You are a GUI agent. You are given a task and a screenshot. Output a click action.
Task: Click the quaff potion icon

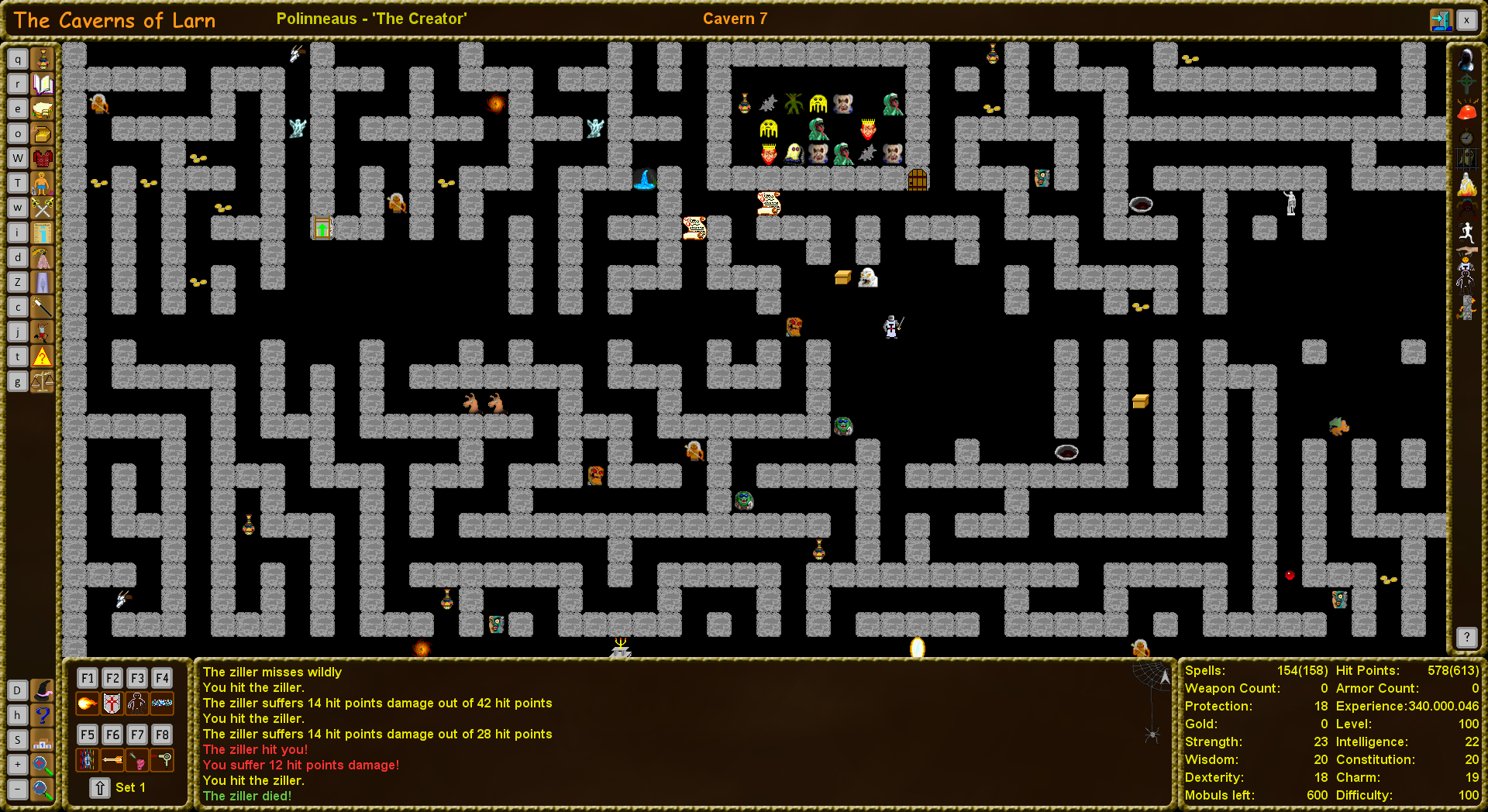(43, 59)
